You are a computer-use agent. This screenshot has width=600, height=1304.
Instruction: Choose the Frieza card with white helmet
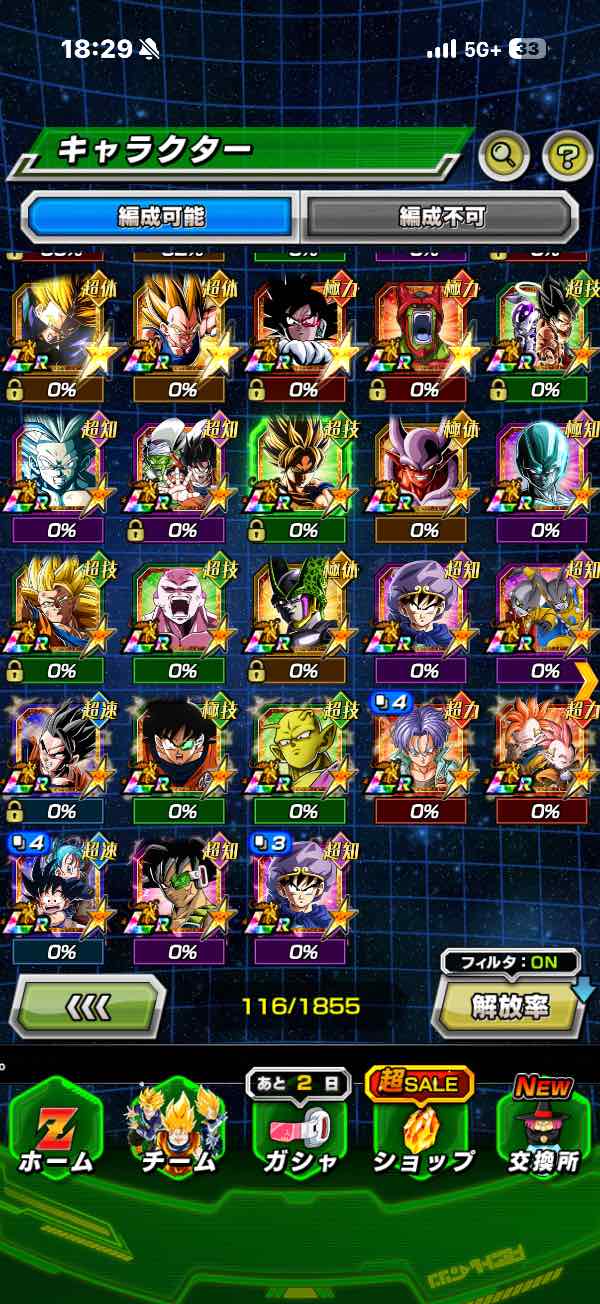coord(545,472)
